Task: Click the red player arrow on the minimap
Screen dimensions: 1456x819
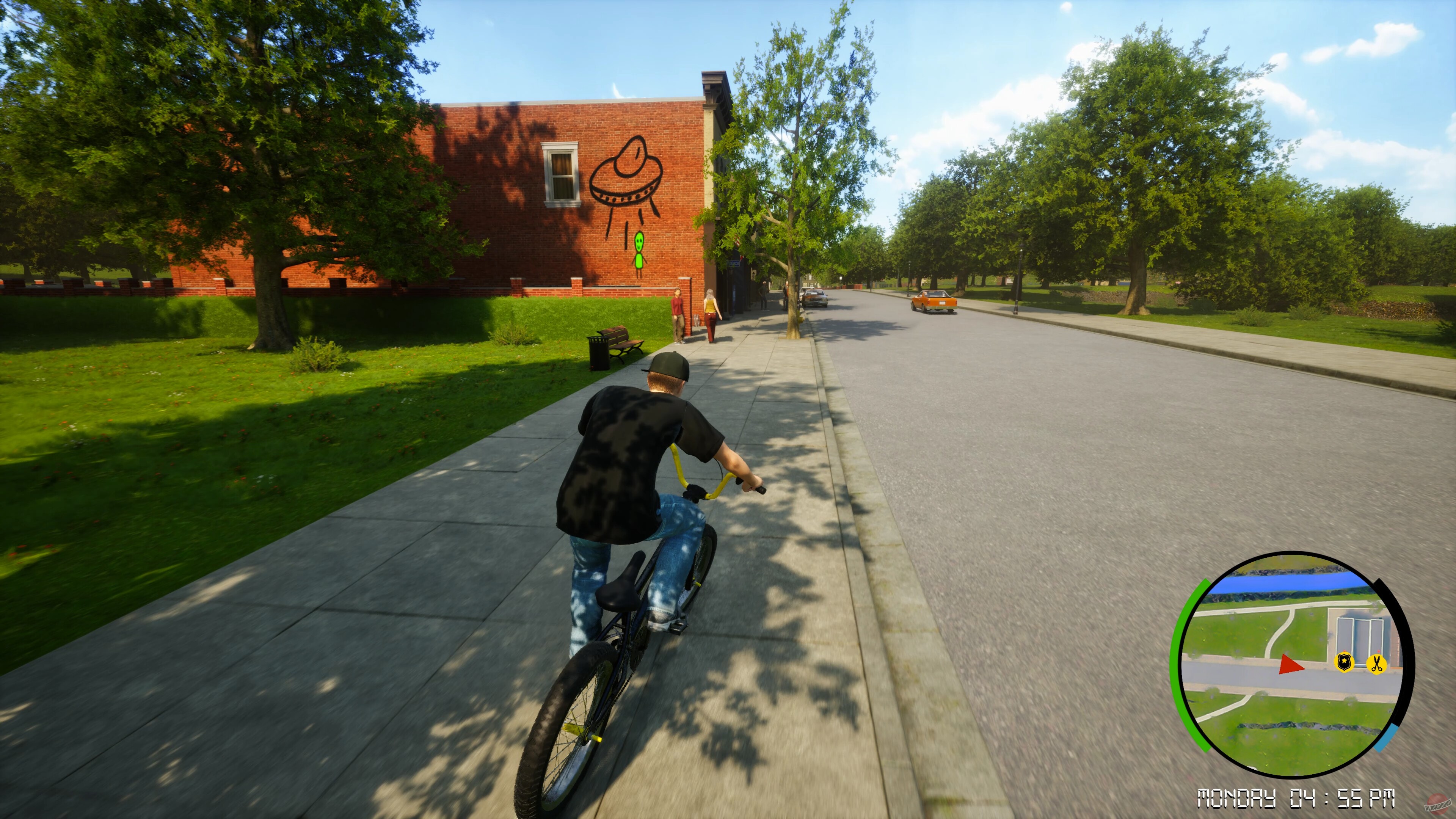Action: 1293,665
